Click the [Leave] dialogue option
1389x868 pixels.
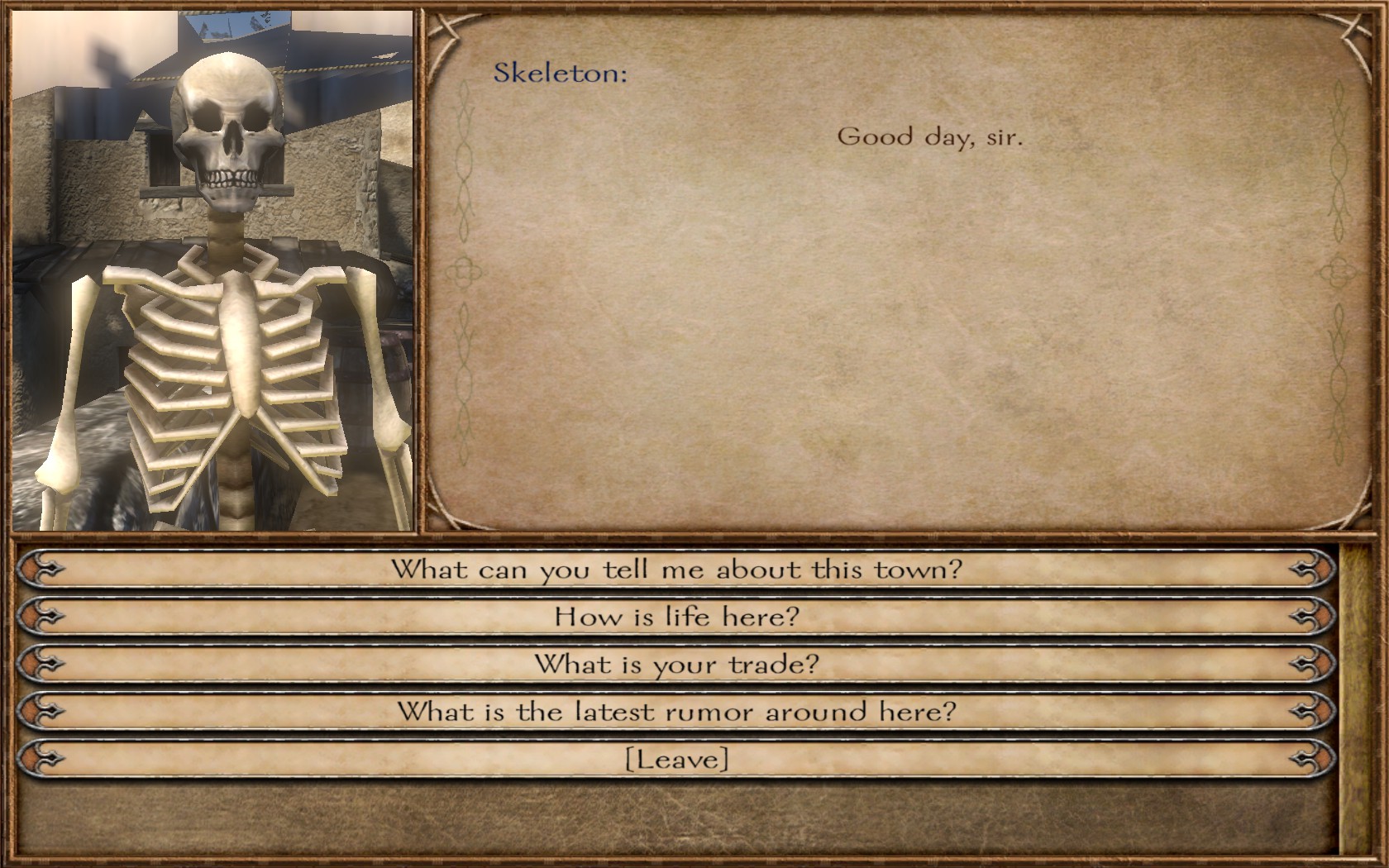point(676,759)
